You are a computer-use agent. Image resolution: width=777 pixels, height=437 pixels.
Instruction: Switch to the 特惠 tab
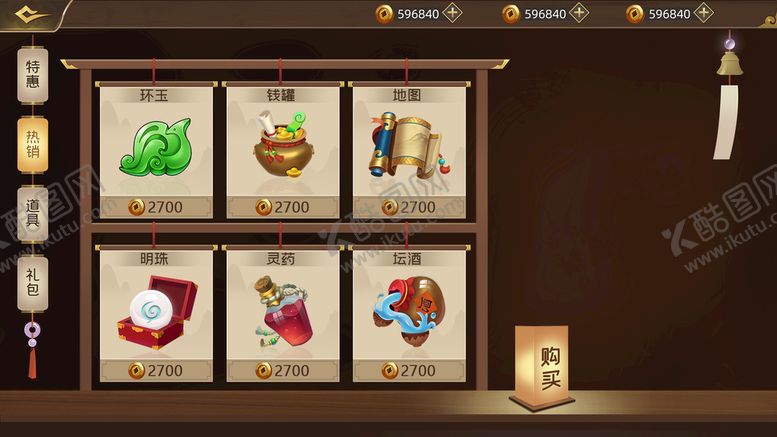click(33, 74)
